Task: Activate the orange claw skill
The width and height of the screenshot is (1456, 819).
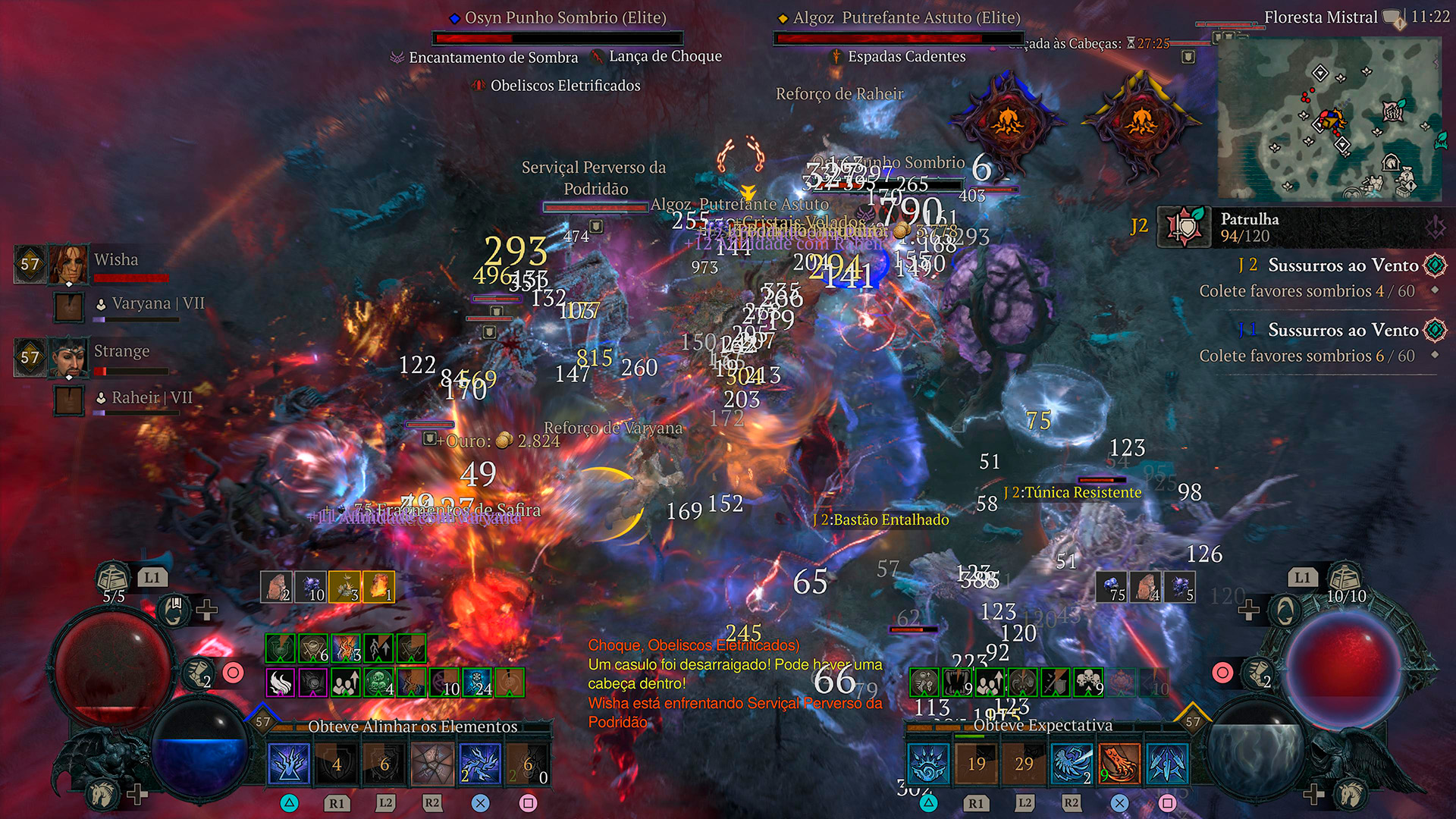Action: pyautogui.click(x=1119, y=764)
